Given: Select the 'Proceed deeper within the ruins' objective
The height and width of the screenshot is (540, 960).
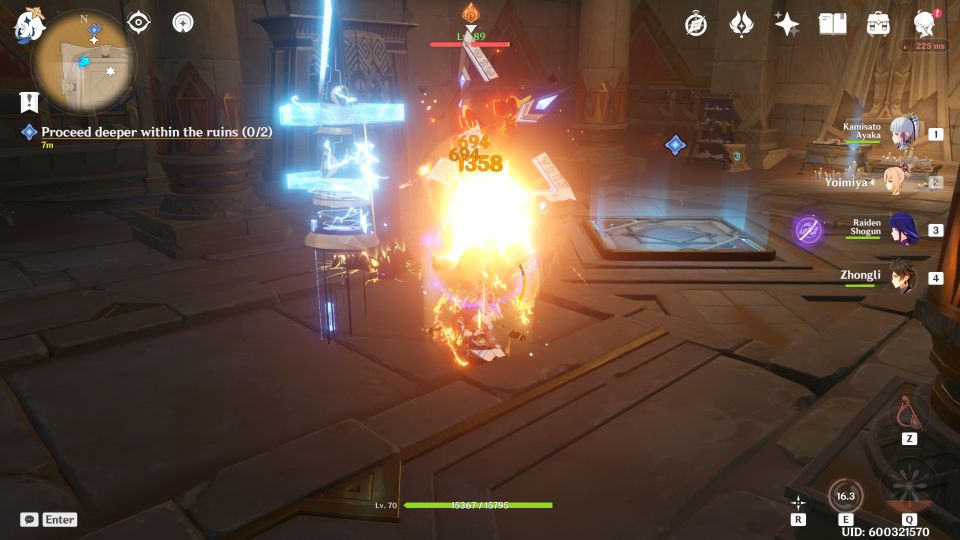Looking at the screenshot, I should (x=156, y=132).
